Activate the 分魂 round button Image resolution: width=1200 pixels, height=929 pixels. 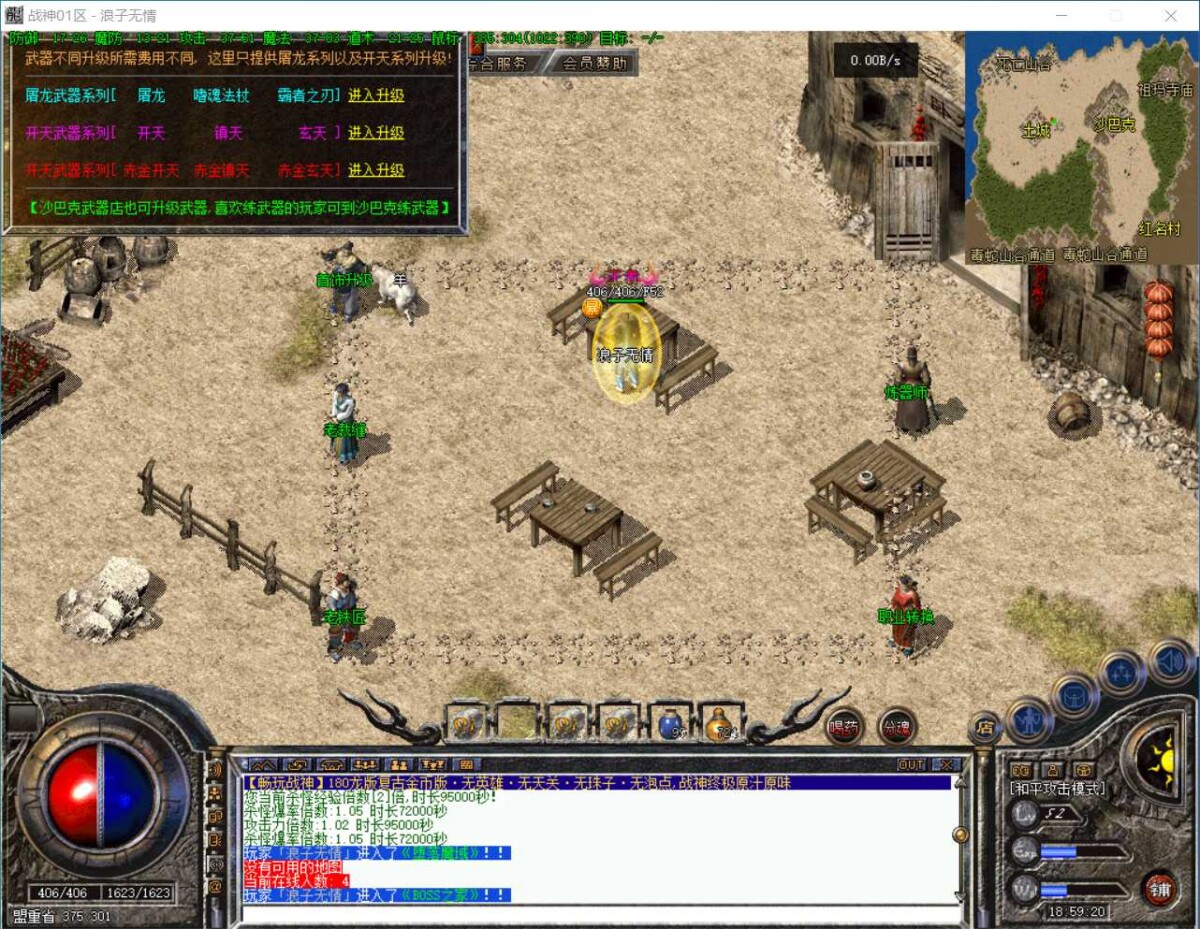pos(896,728)
